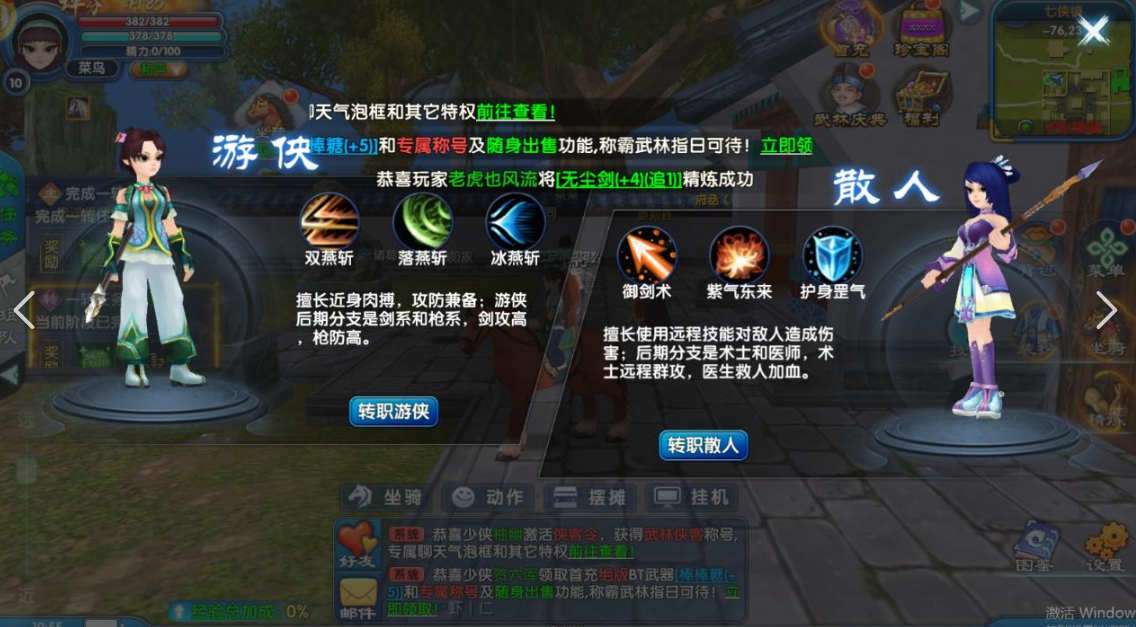Show the previous class with left arrow
This screenshot has height=627, width=1136.
(24, 310)
